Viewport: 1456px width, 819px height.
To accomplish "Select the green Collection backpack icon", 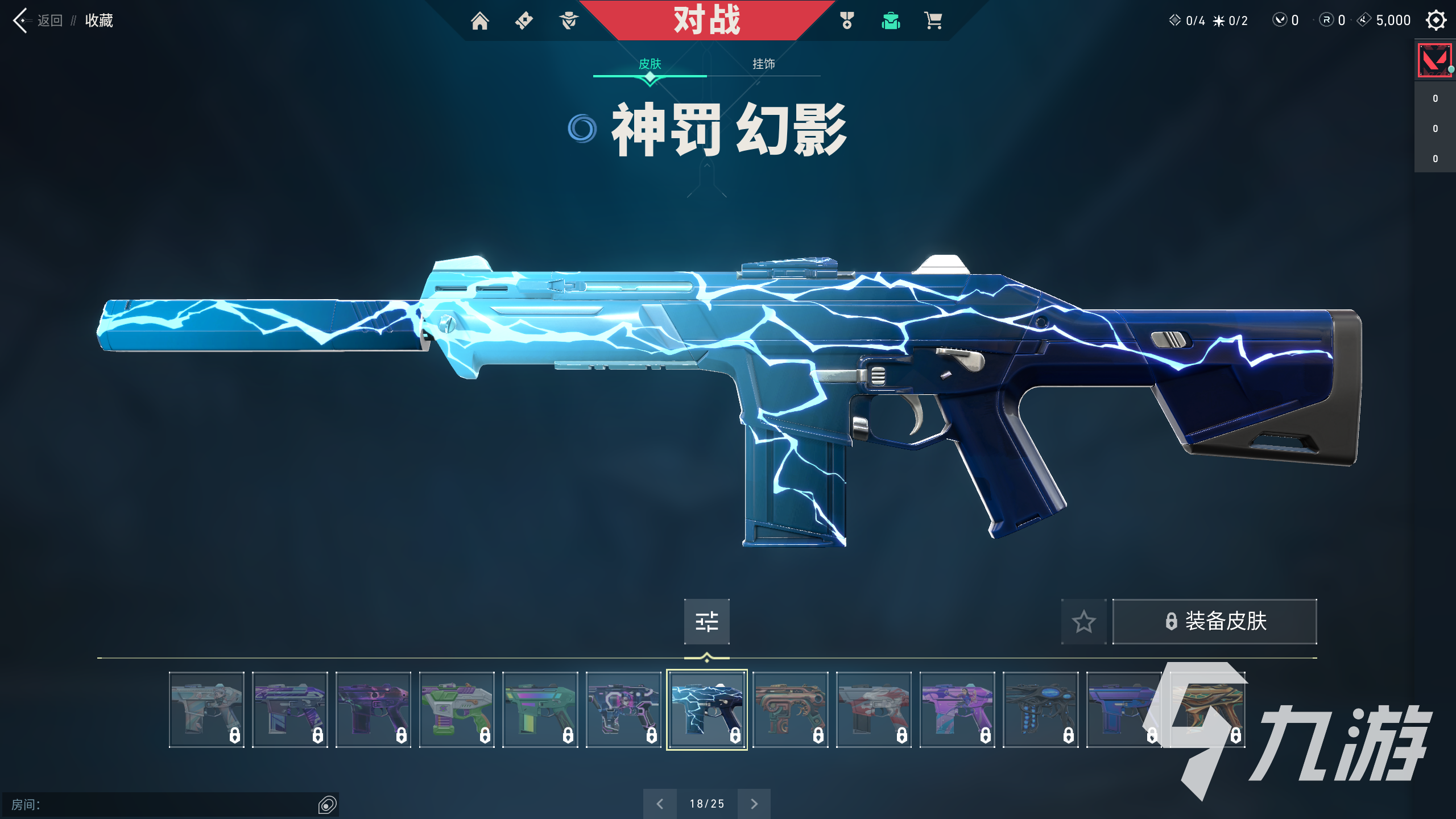I will [x=890, y=20].
